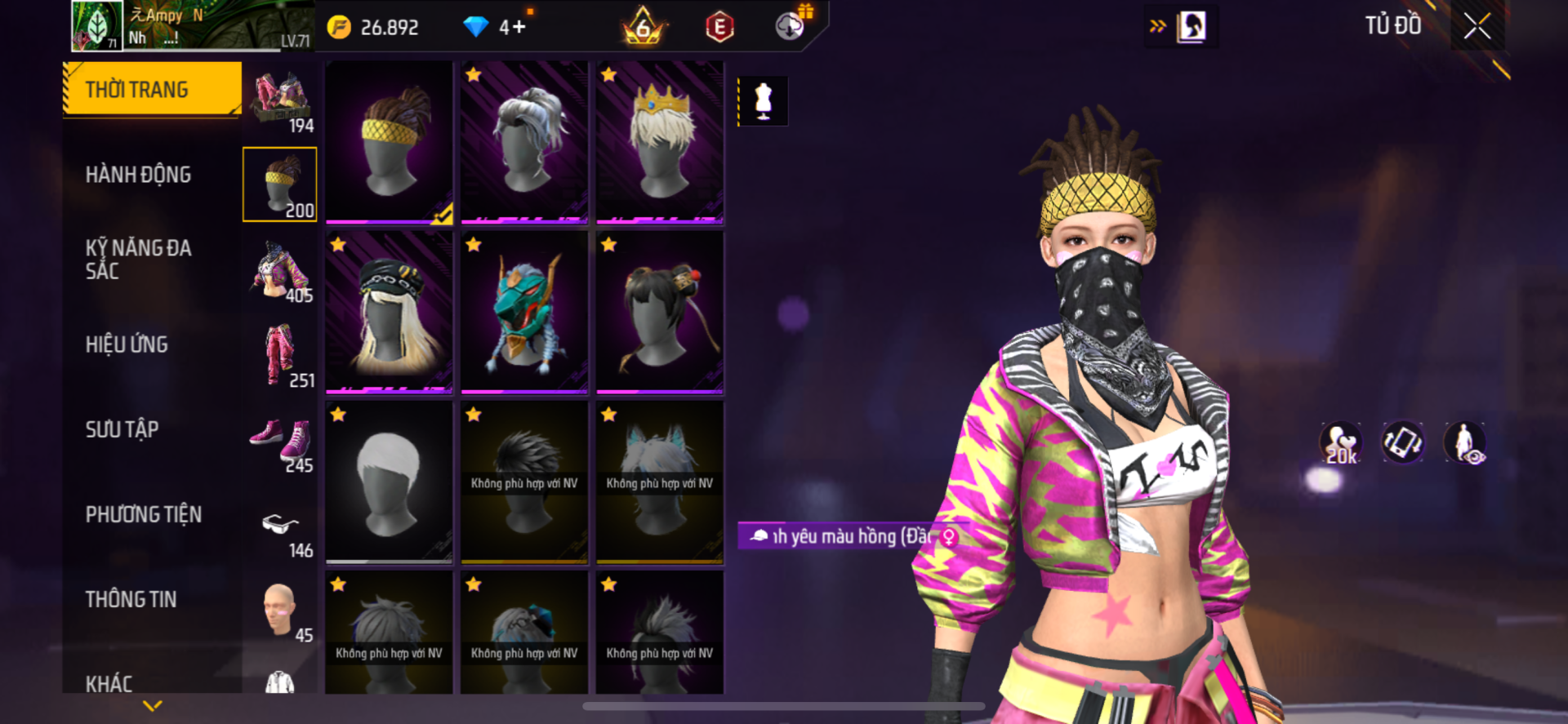1568x724 pixels.
Task: Open the HIỆU ỨNG section
Action: coord(127,344)
